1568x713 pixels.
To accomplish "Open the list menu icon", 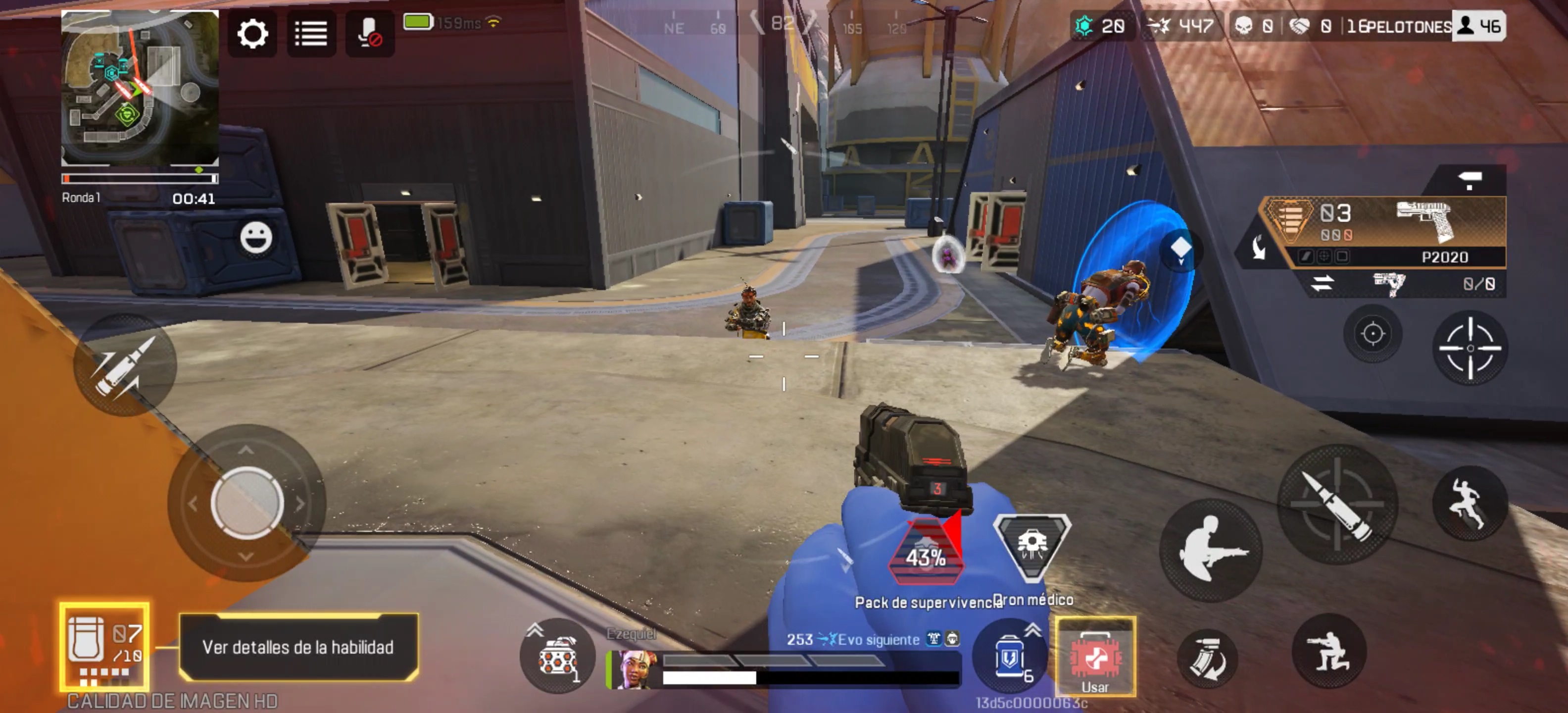I will tap(311, 34).
